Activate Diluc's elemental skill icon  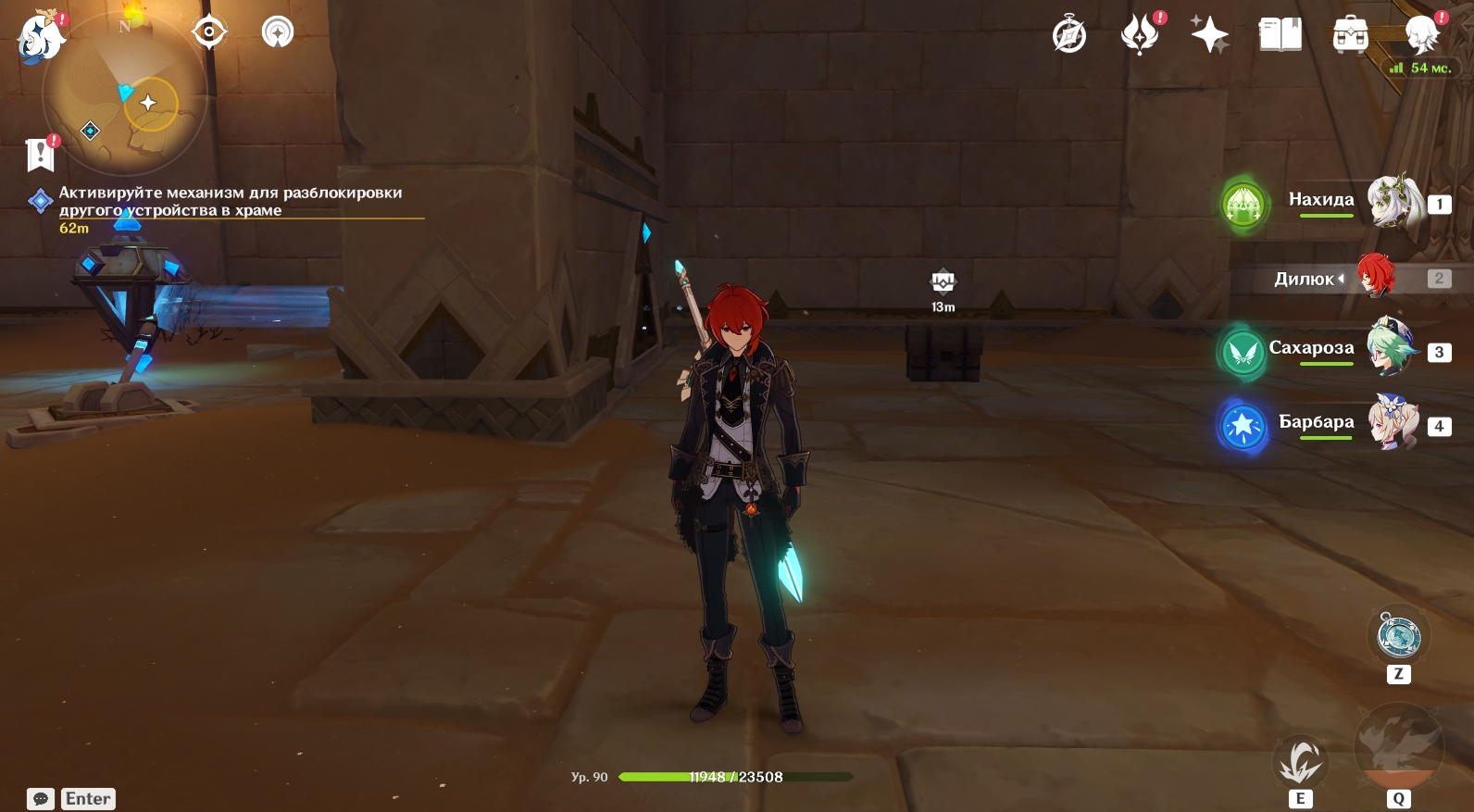pos(1301,764)
